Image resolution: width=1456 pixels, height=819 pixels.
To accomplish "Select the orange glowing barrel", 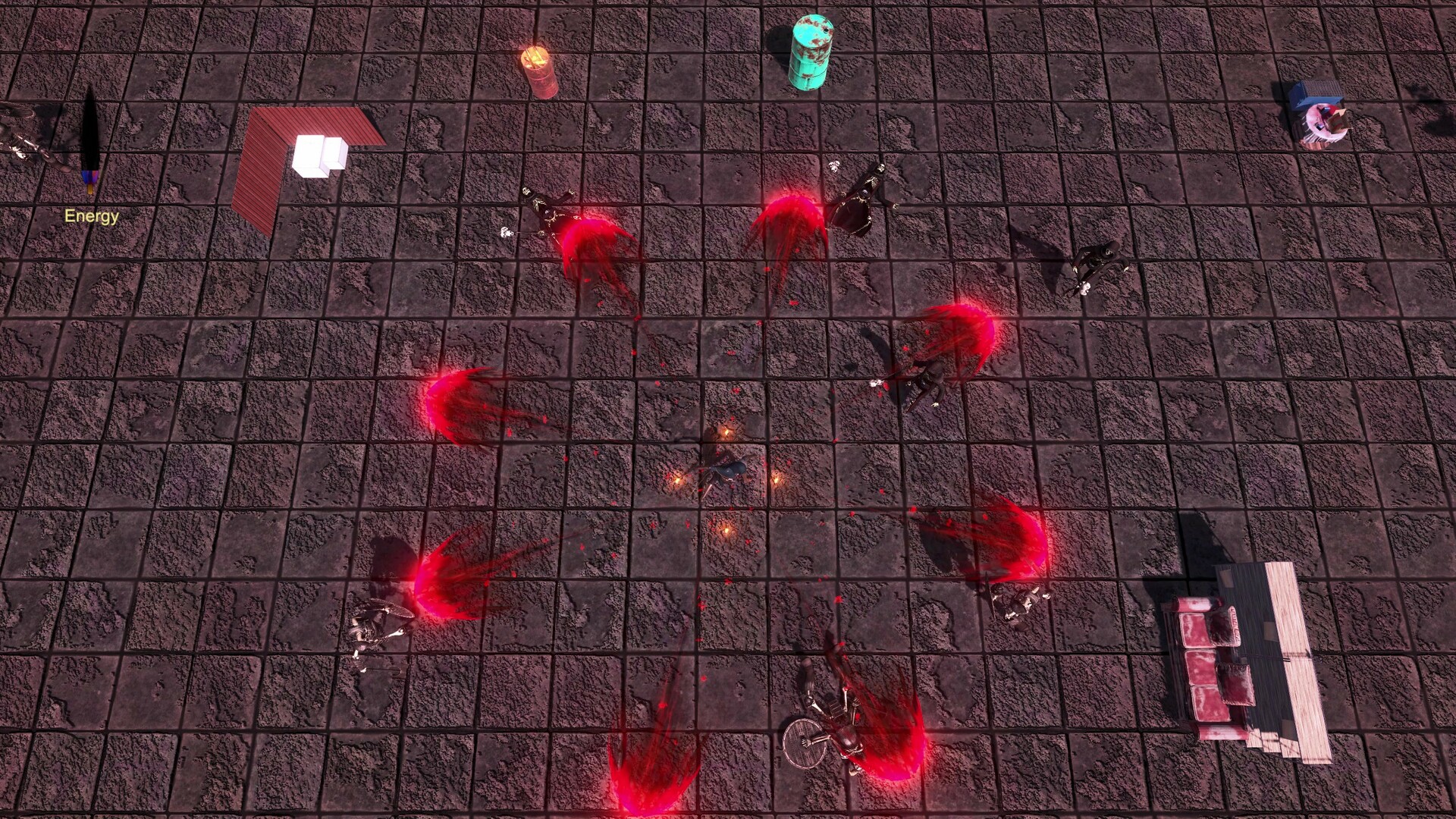I will (x=540, y=68).
